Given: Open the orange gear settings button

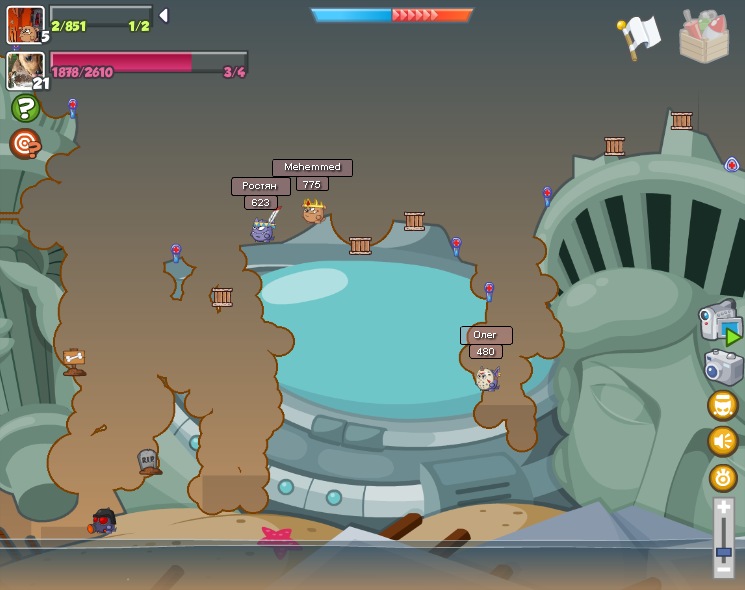Looking at the screenshot, I should [723, 477].
